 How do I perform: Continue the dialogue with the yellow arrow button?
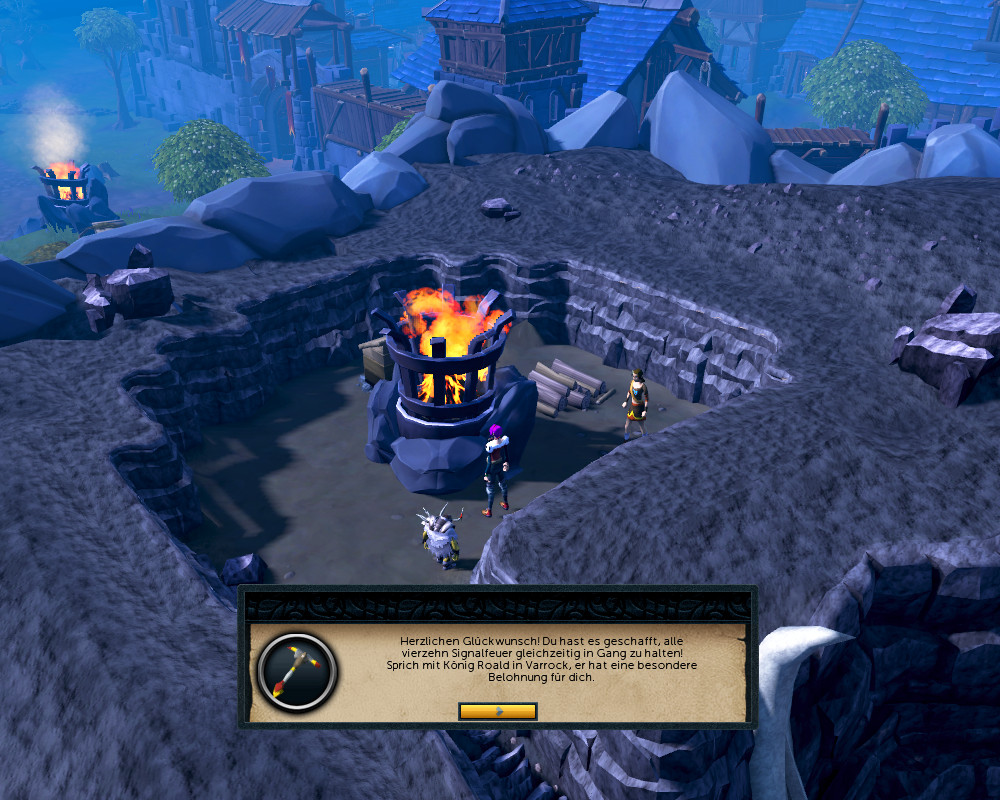pyautogui.click(x=498, y=711)
